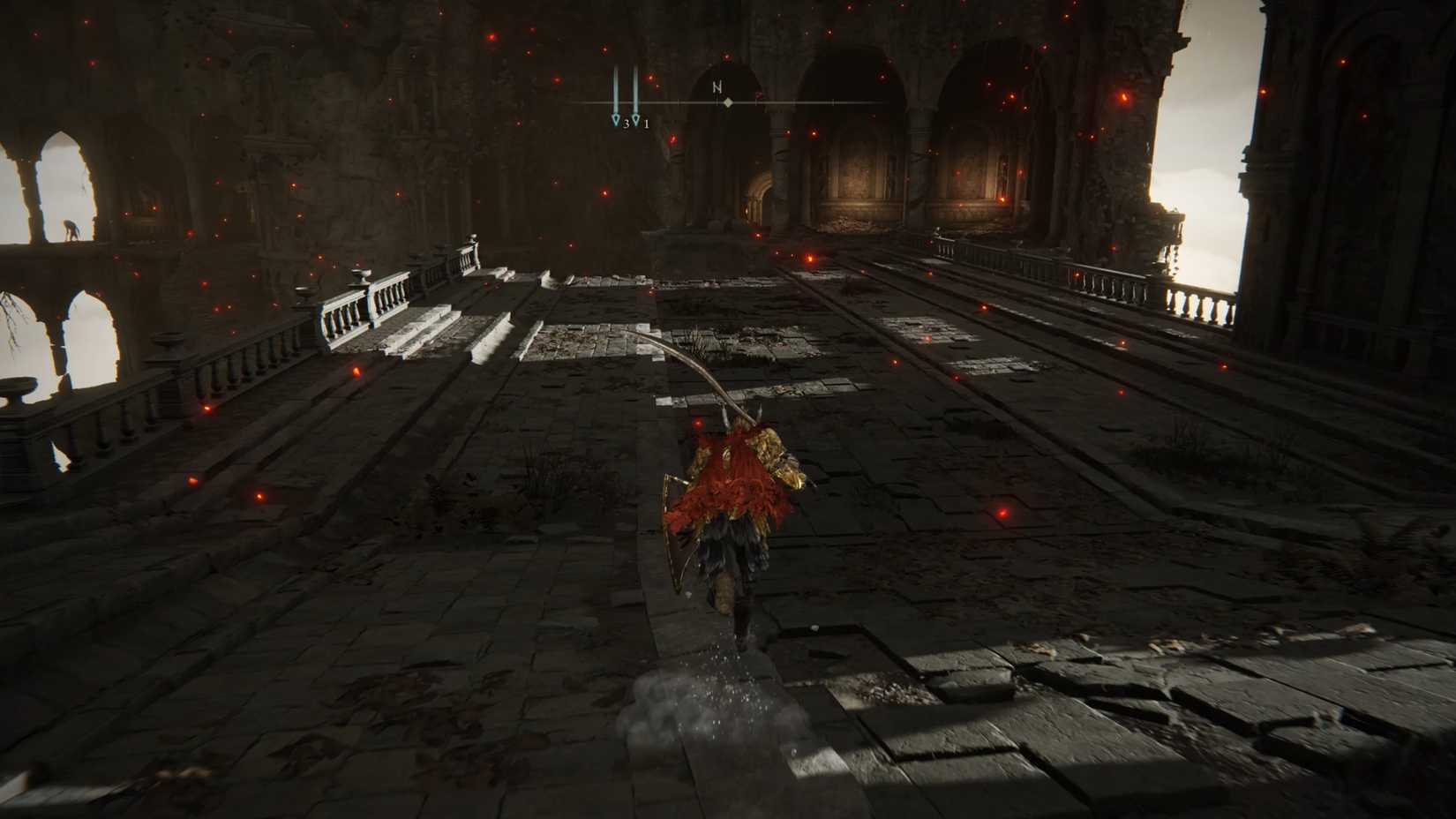Screen dimensions: 1456x819
Task: Click the N north indicator on compass
Action: tap(719, 87)
